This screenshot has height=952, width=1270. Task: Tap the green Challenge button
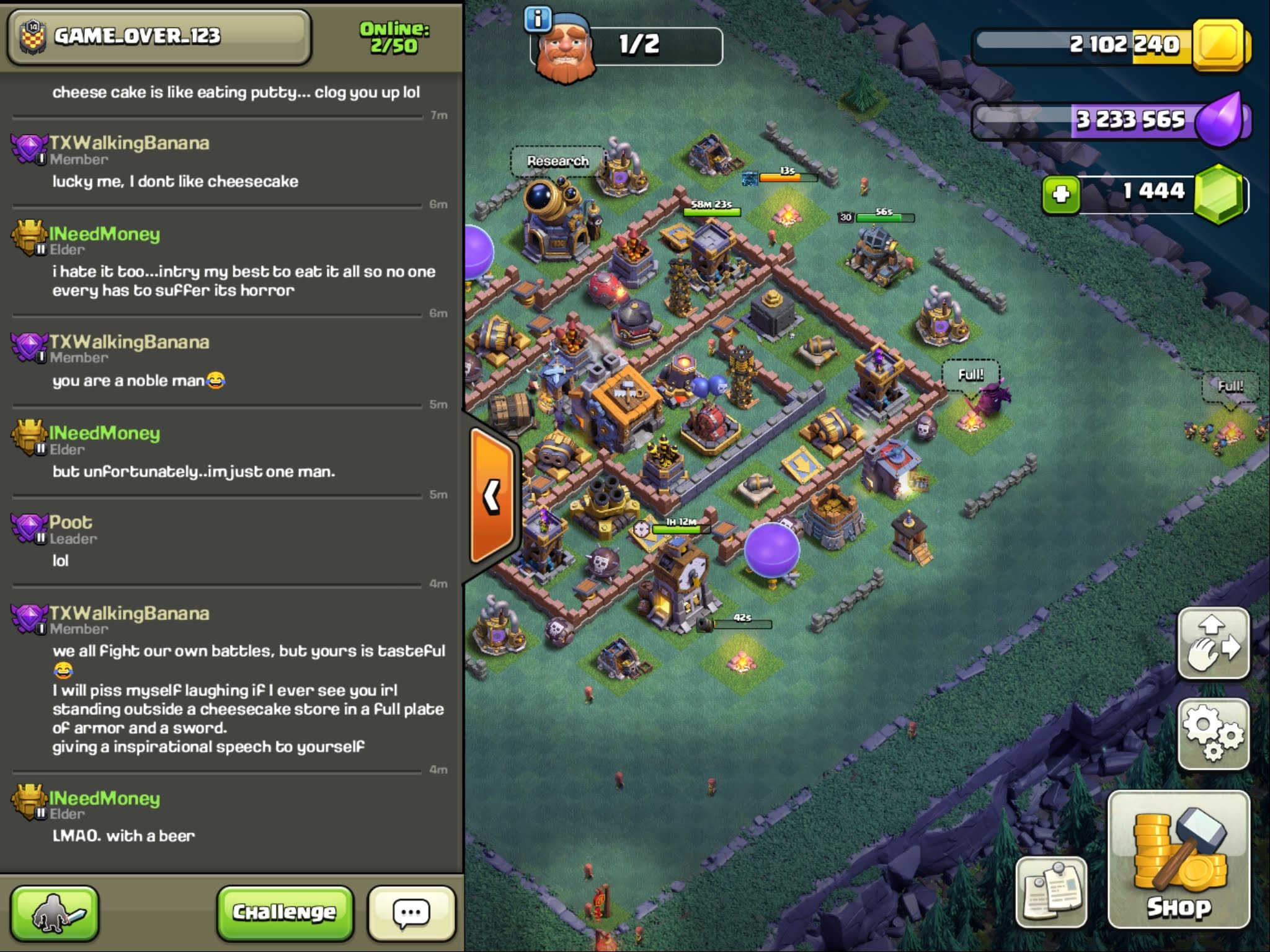pyautogui.click(x=285, y=912)
